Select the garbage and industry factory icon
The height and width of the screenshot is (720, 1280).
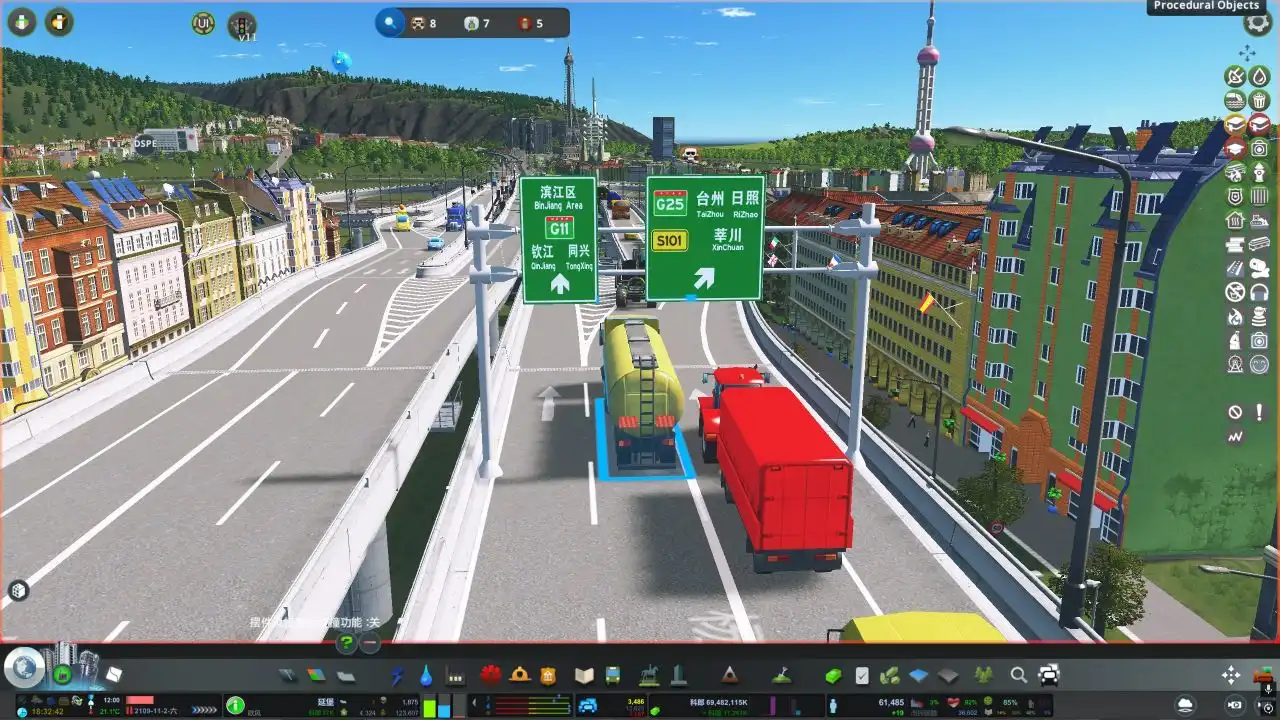pos(456,676)
